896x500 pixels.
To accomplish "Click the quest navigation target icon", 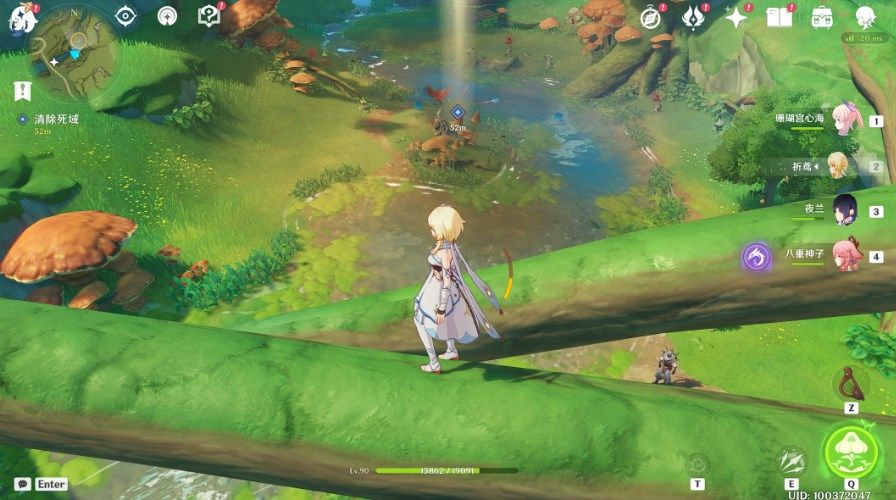I will (x=126, y=16).
